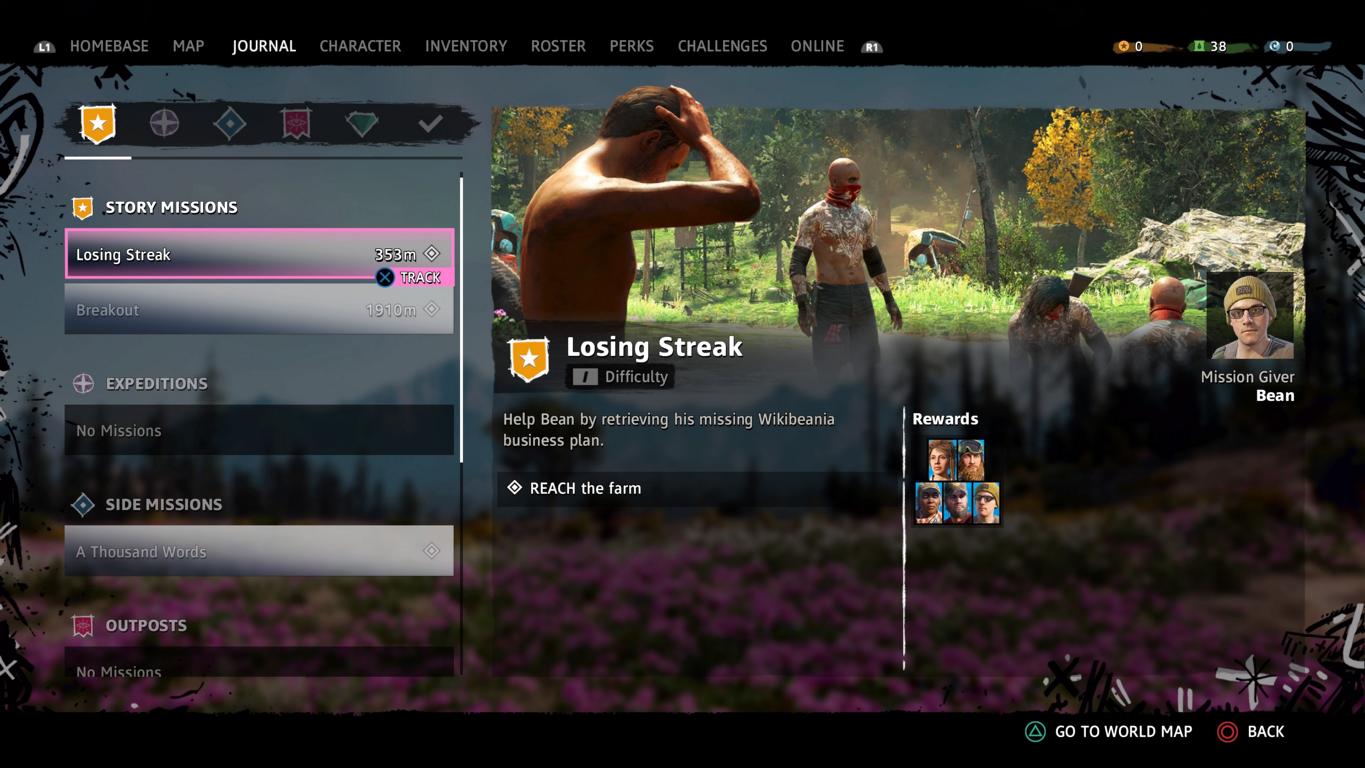The image size is (1365, 768).
Task: Open the Character tab
Action: point(360,46)
